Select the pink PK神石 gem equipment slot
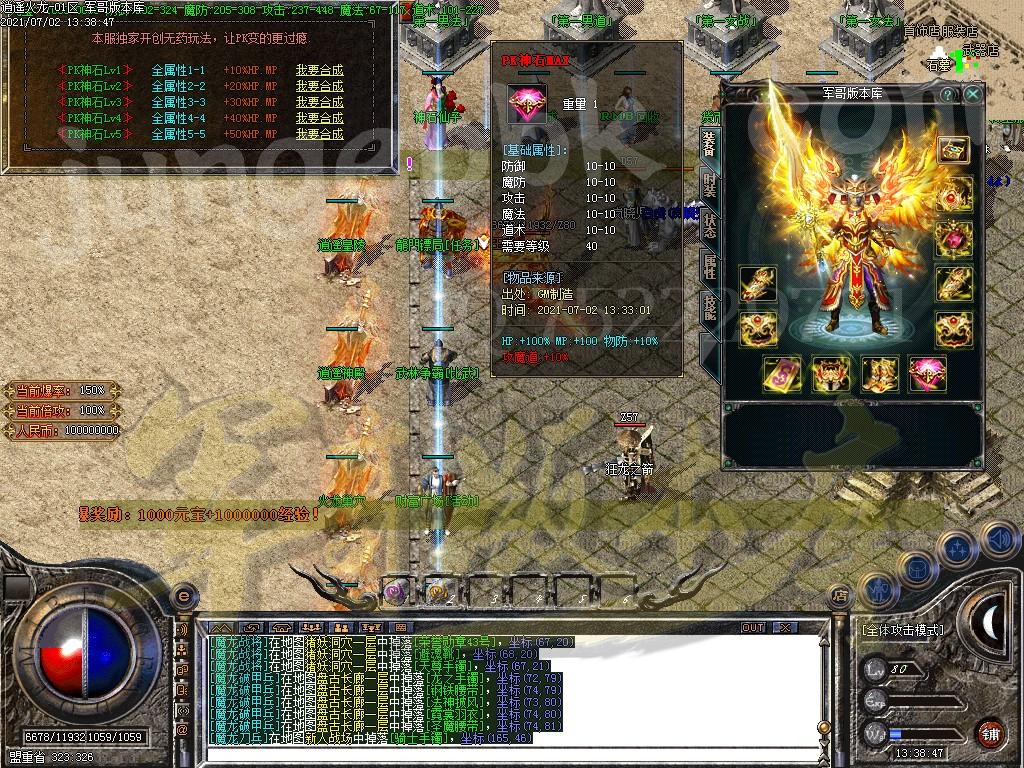The width and height of the screenshot is (1024, 768). coord(927,375)
